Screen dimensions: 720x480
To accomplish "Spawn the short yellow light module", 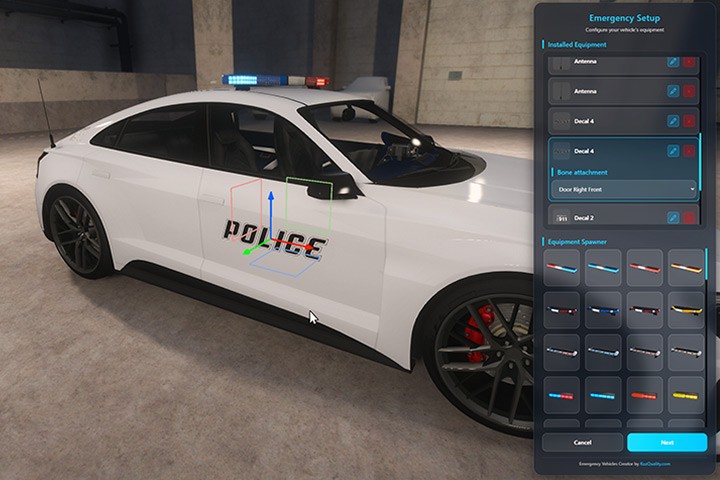I will pos(686,395).
